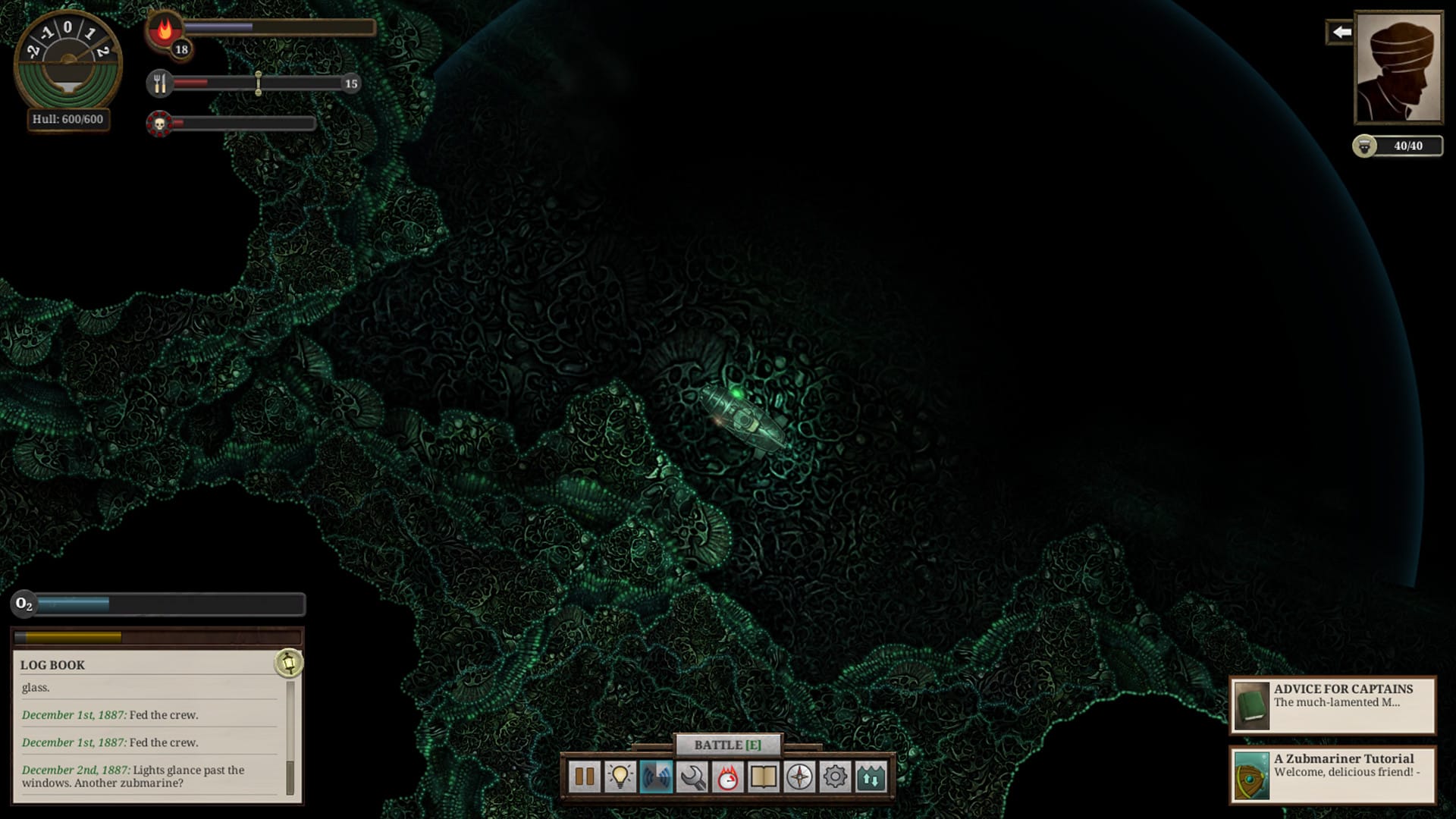
Task: Click the wrench repair icon
Action: click(694, 777)
